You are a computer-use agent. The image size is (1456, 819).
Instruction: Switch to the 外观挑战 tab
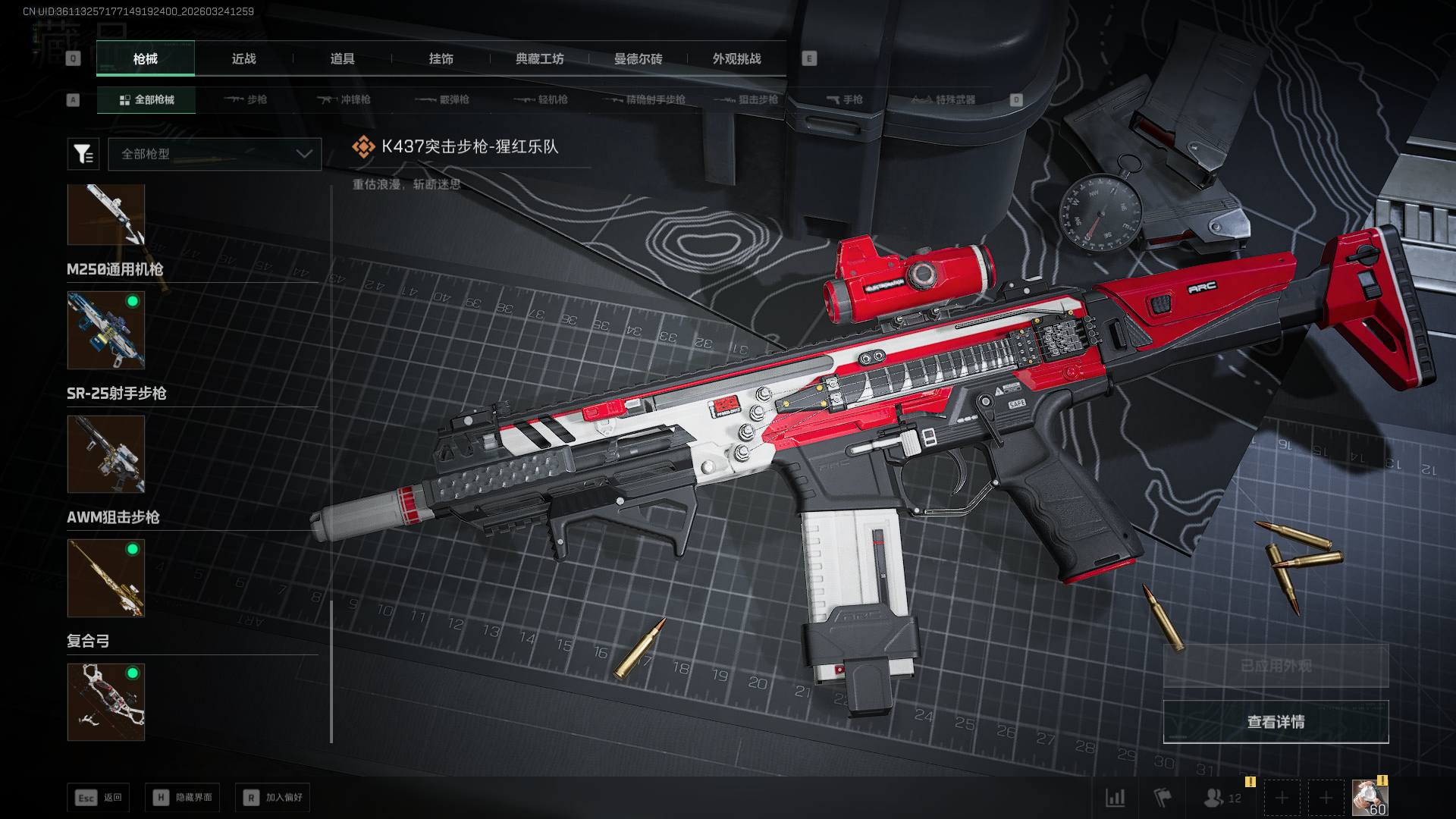point(736,59)
